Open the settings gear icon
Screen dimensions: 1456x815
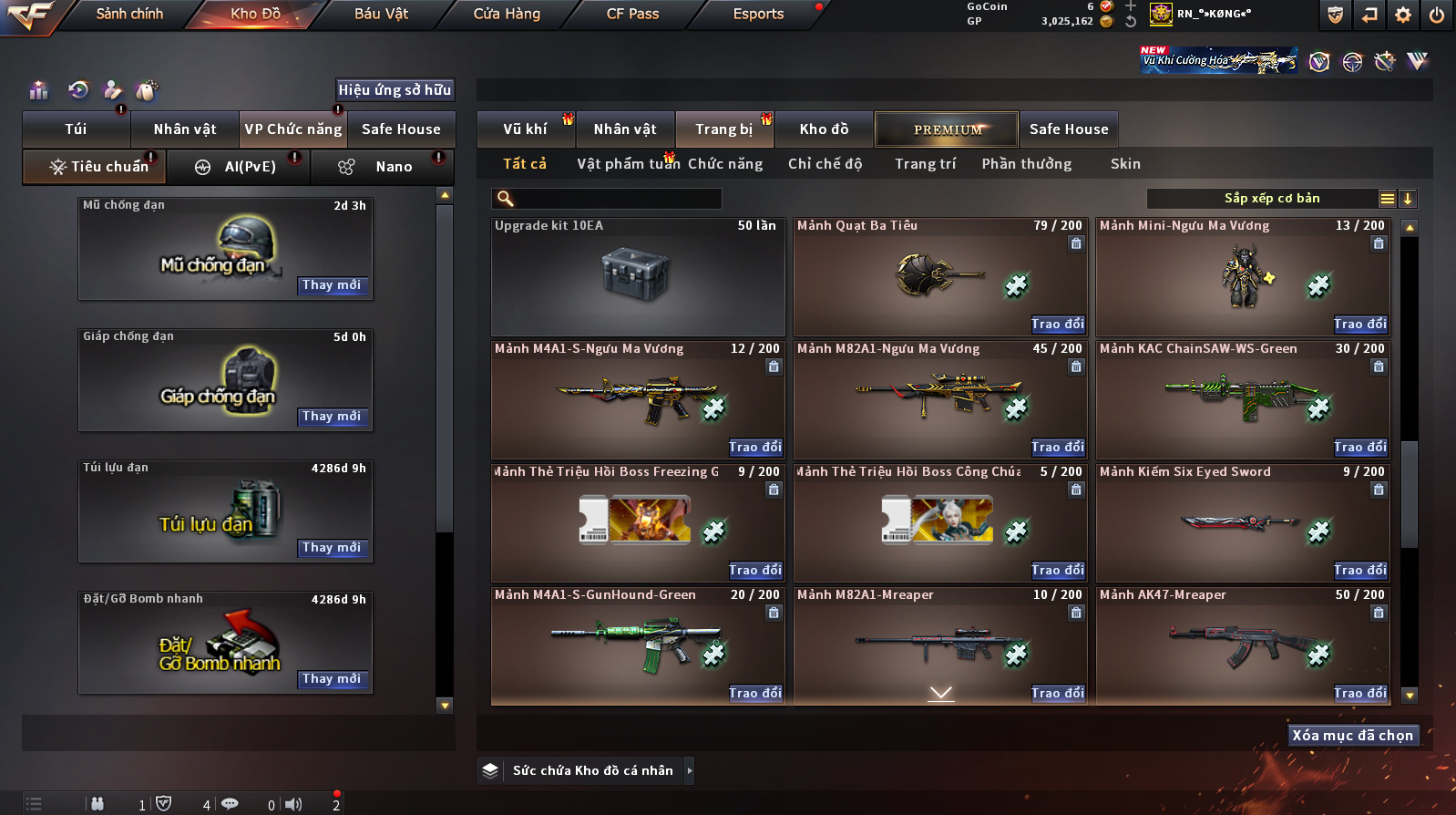coord(1403,15)
